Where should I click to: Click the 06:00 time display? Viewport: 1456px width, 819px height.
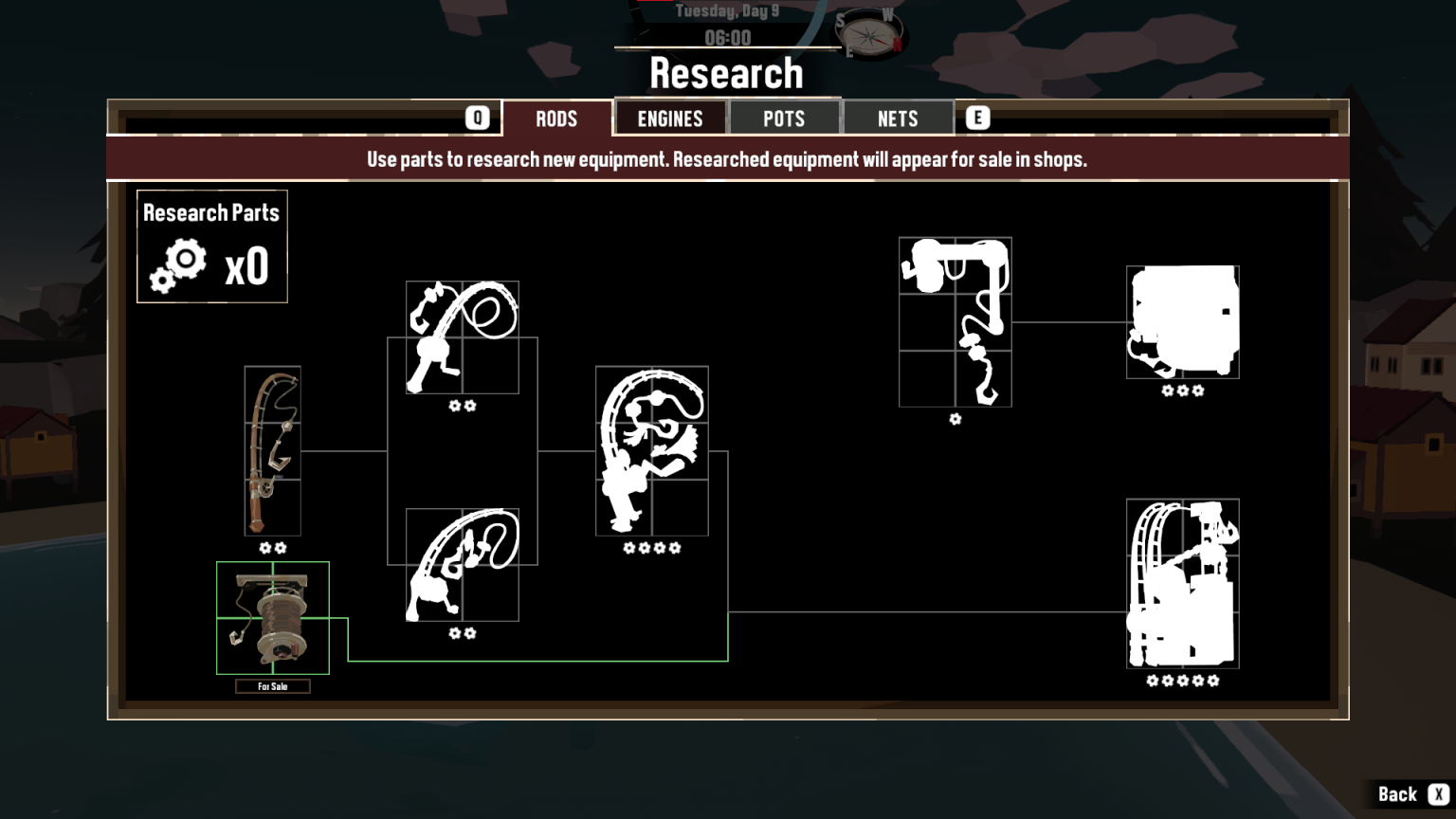tap(728, 38)
